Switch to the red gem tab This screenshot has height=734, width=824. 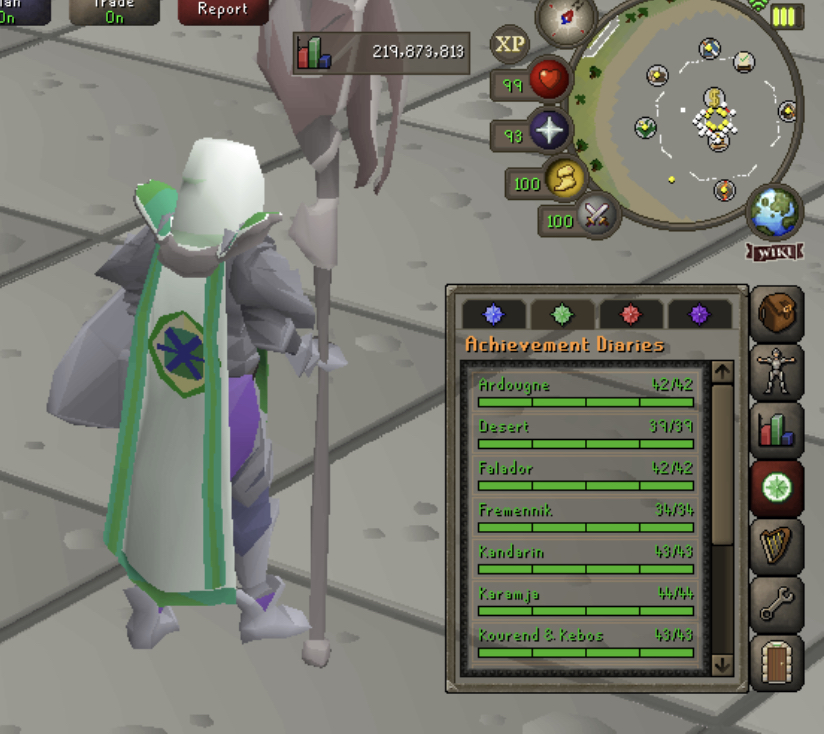(630, 314)
